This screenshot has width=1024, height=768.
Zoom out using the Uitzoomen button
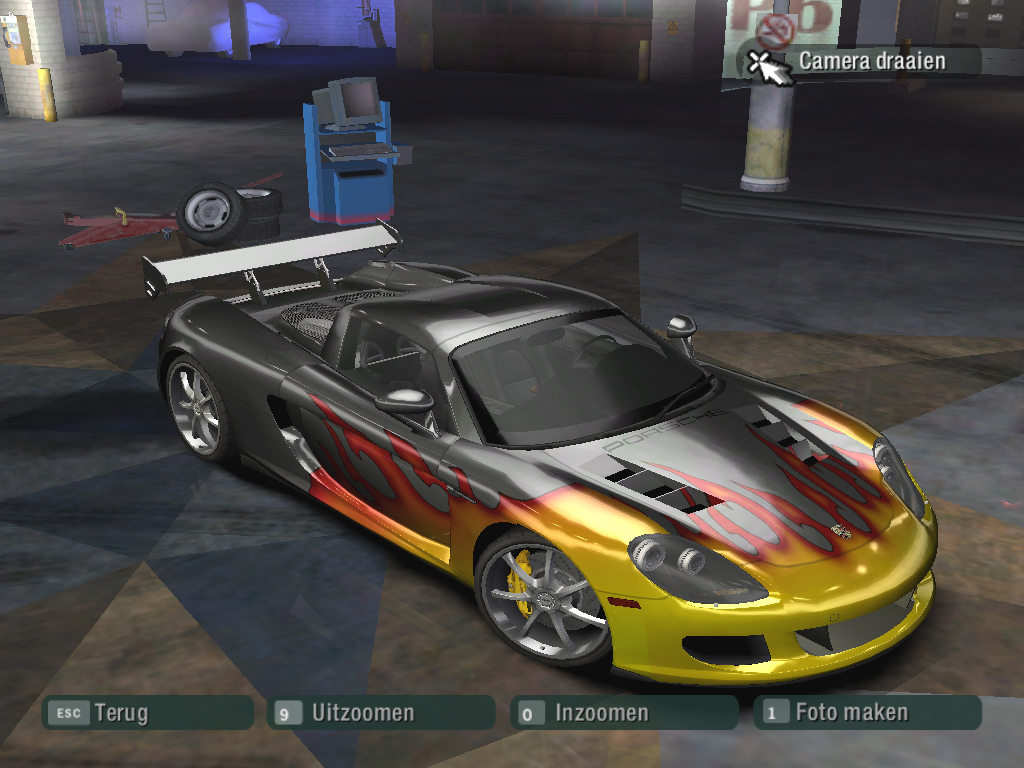coord(380,713)
